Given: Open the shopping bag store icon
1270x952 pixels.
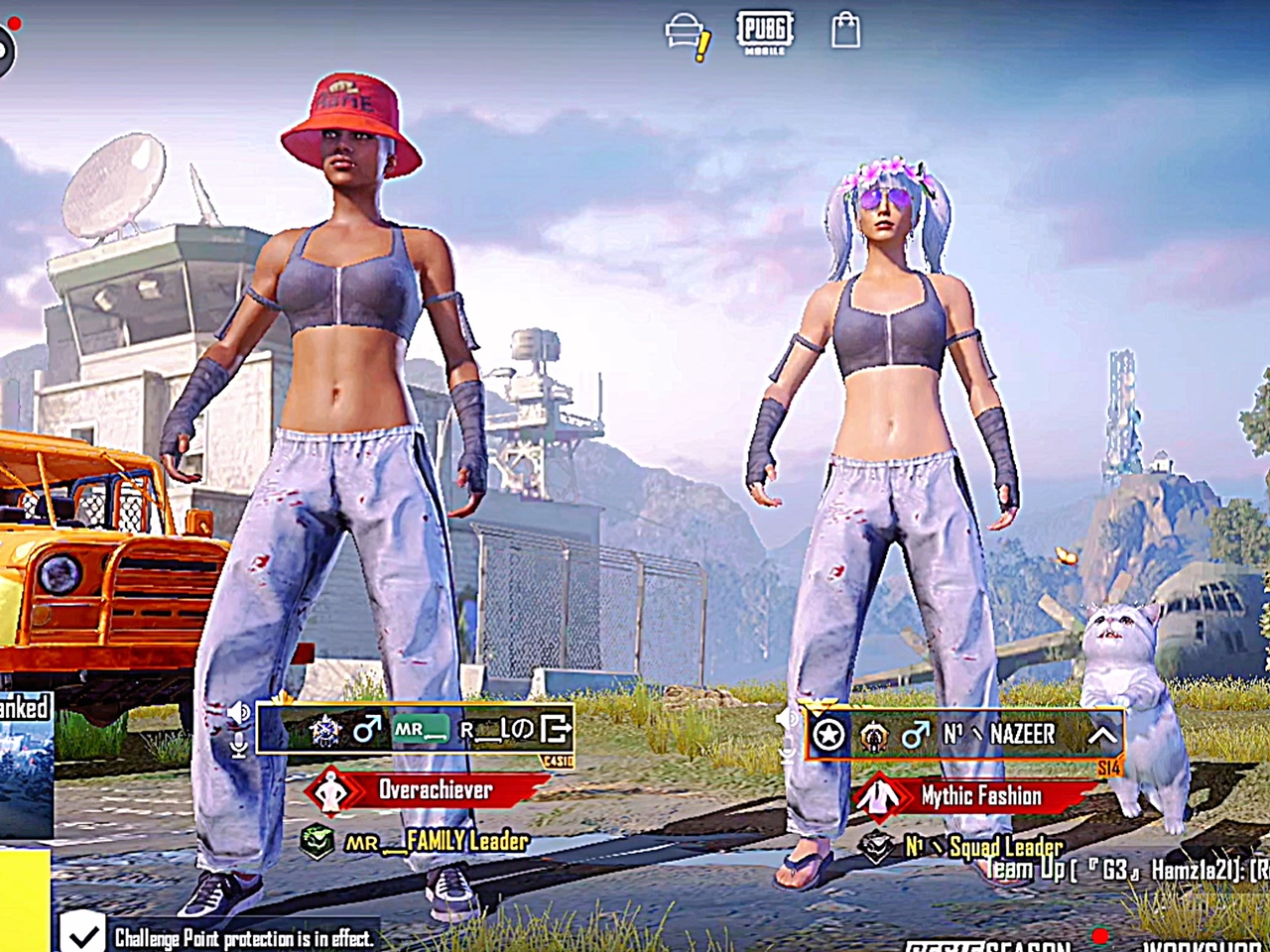Looking at the screenshot, I should pyautogui.click(x=845, y=30).
